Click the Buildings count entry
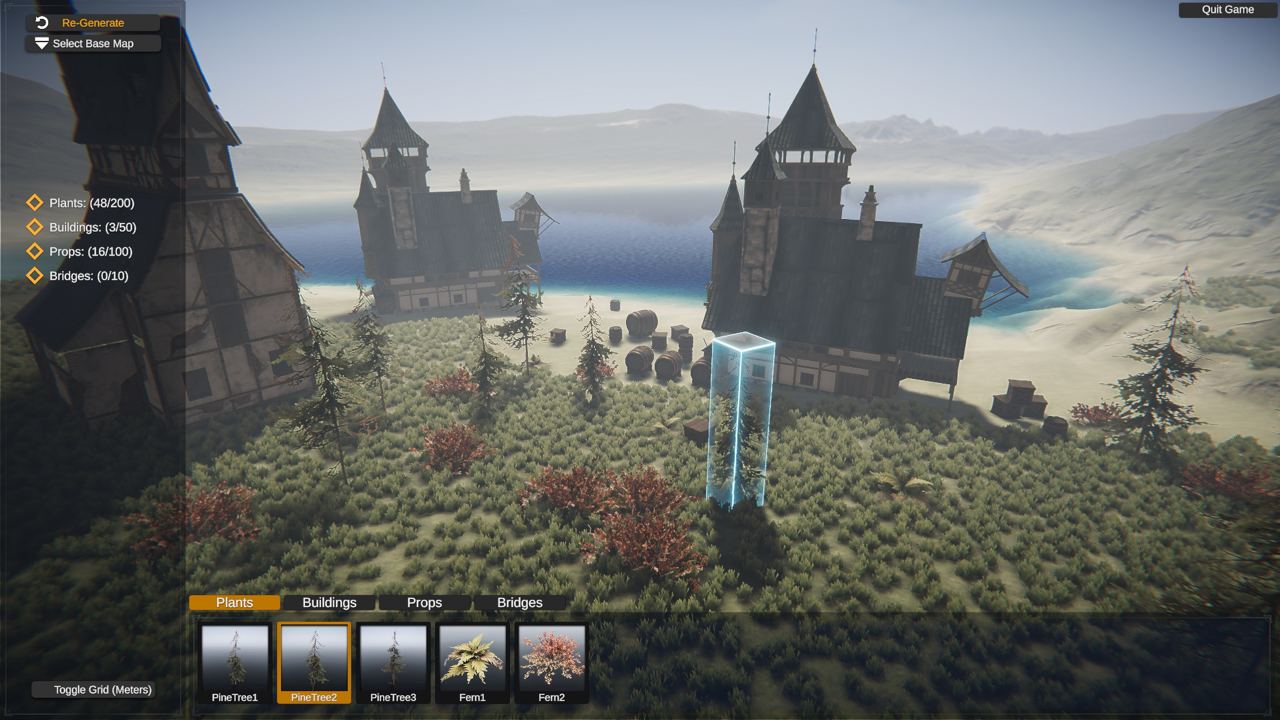The image size is (1280, 720). 91,227
